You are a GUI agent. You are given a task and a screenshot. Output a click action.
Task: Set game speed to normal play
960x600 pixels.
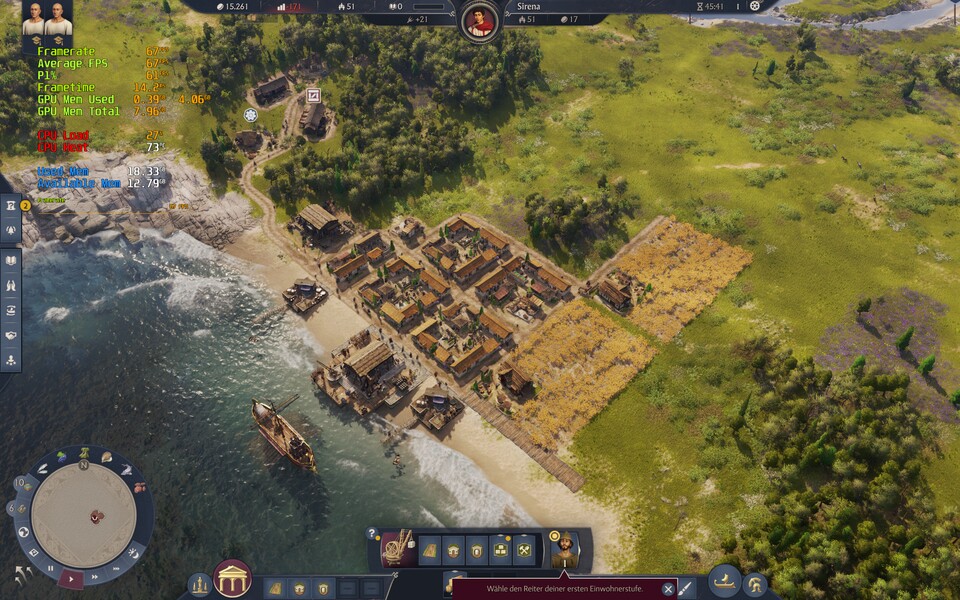pos(71,577)
